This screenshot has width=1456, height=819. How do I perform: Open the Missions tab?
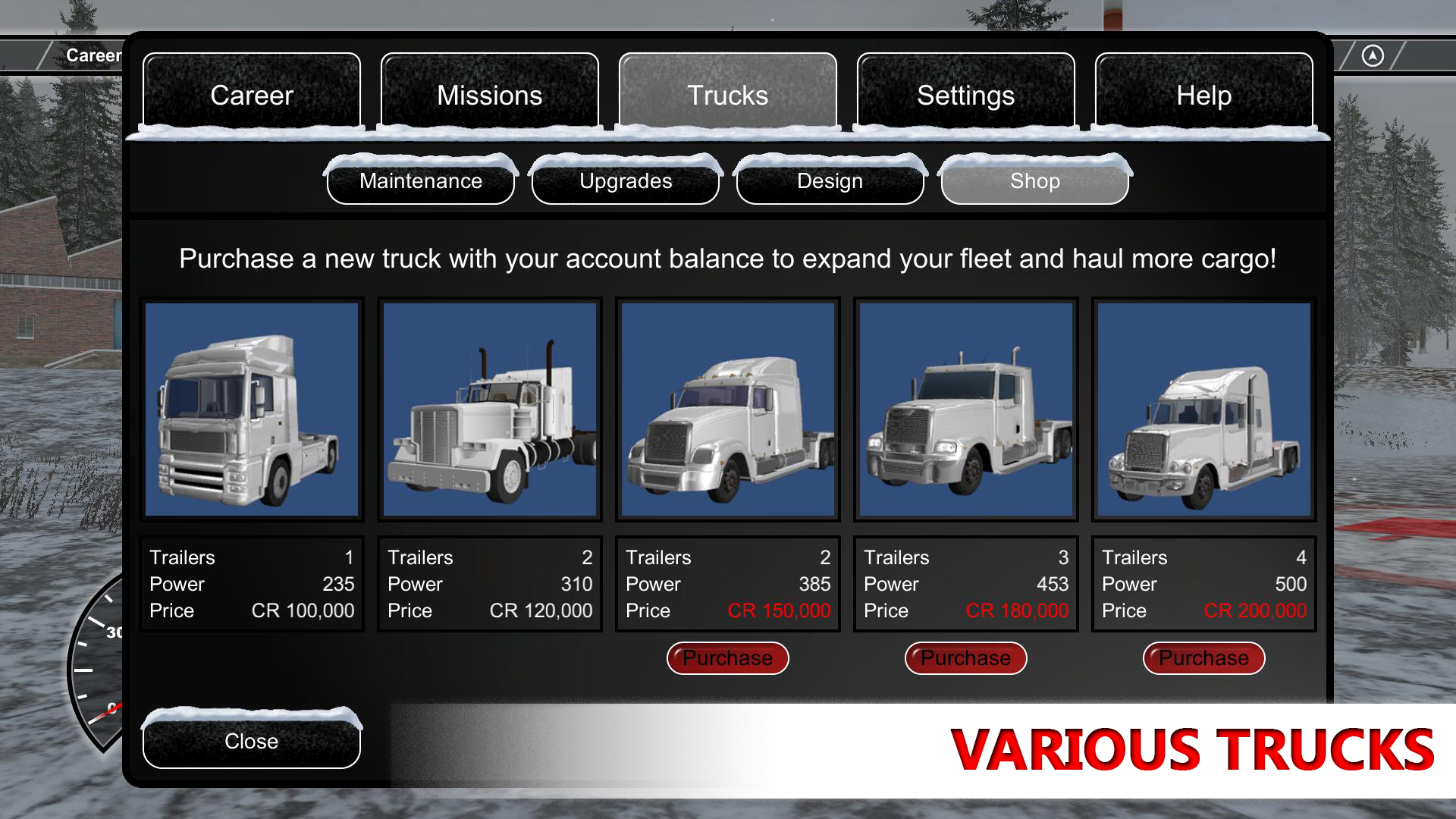489,95
